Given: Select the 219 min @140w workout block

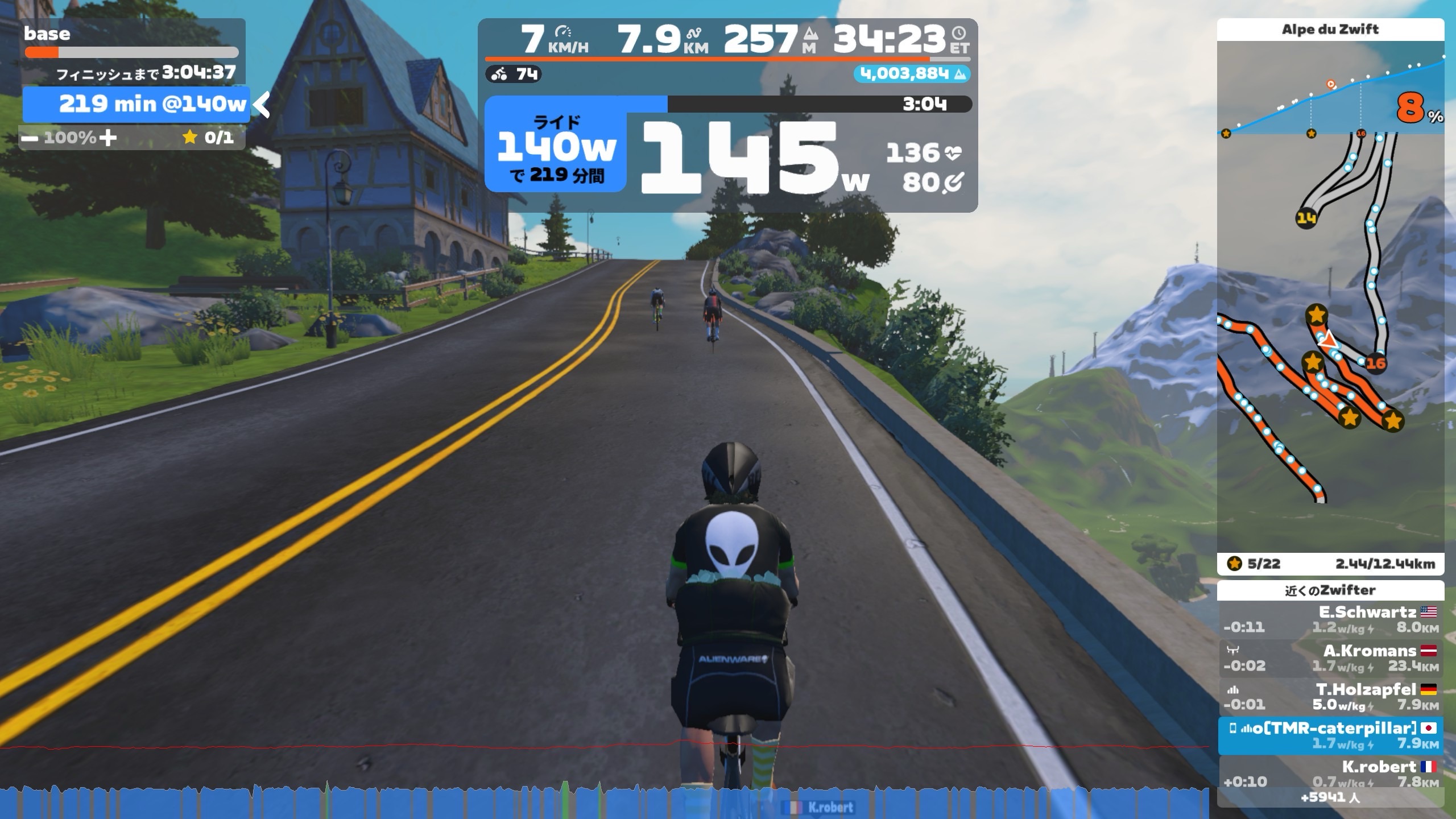Looking at the screenshot, I should [136, 104].
